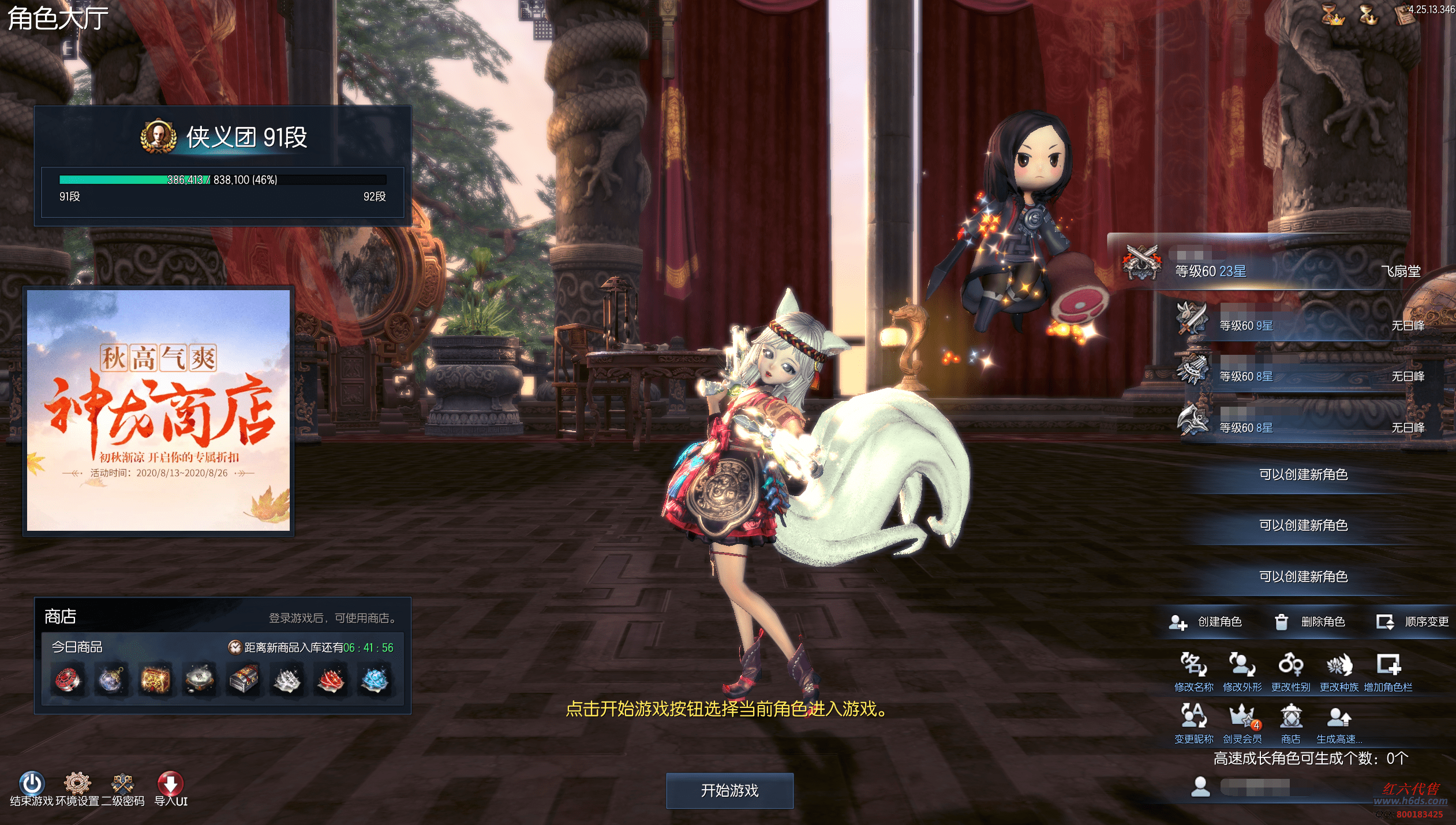Select the red poker chip shop item
1456x825 pixels.
tap(68, 680)
